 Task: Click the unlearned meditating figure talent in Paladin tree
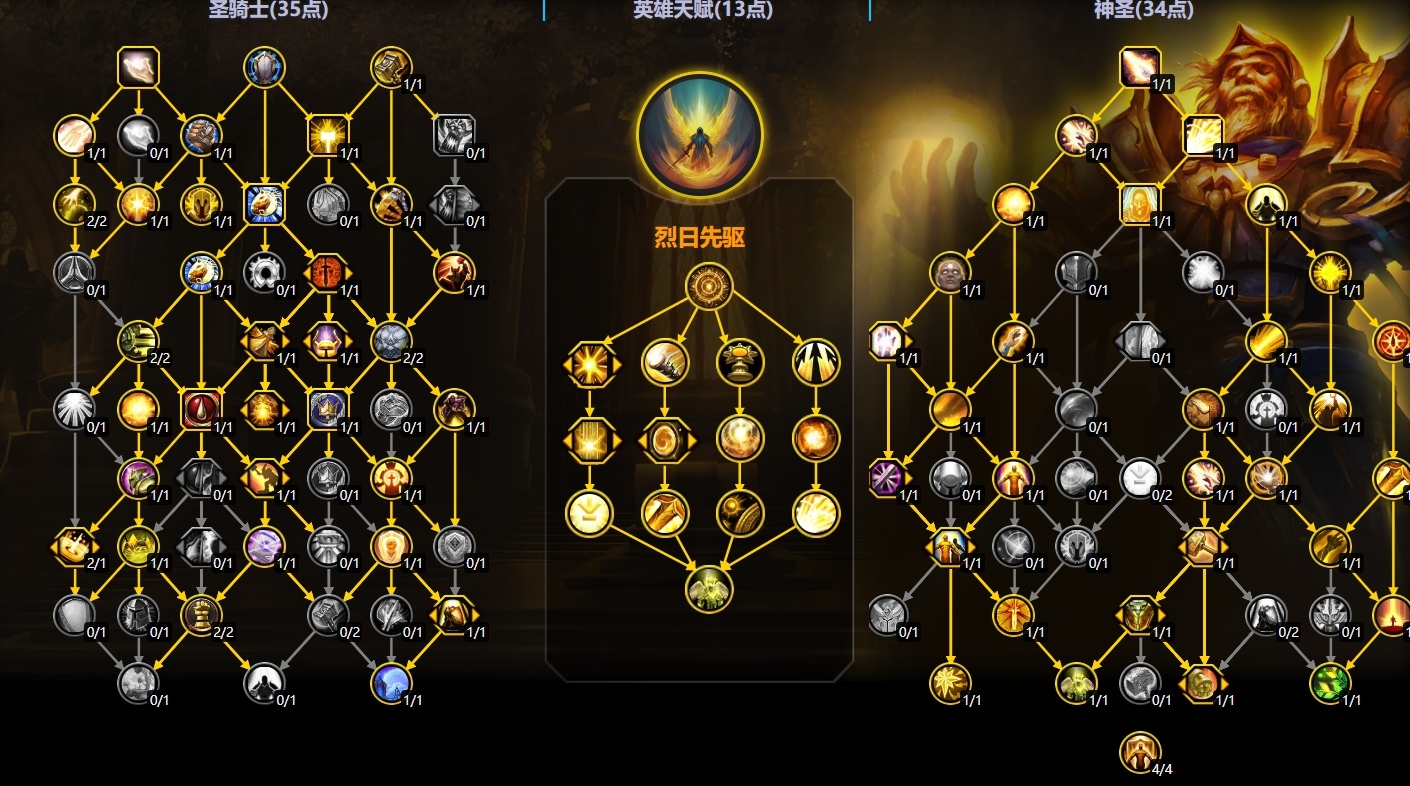[265, 683]
